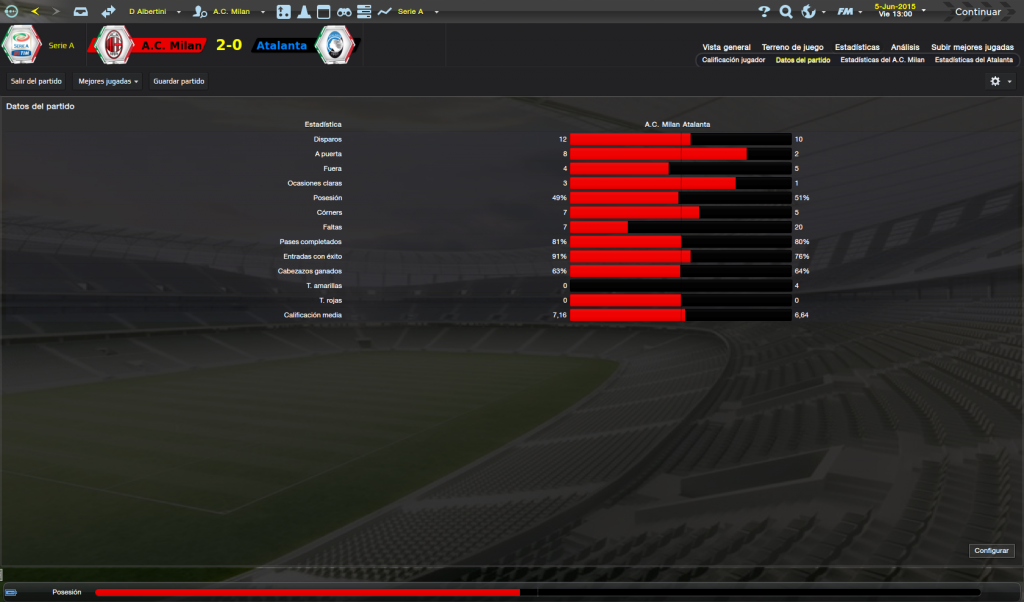1024x602 pixels.
Task: Open Estadísticas del A.C. Milan
Action: coord(882,60)
